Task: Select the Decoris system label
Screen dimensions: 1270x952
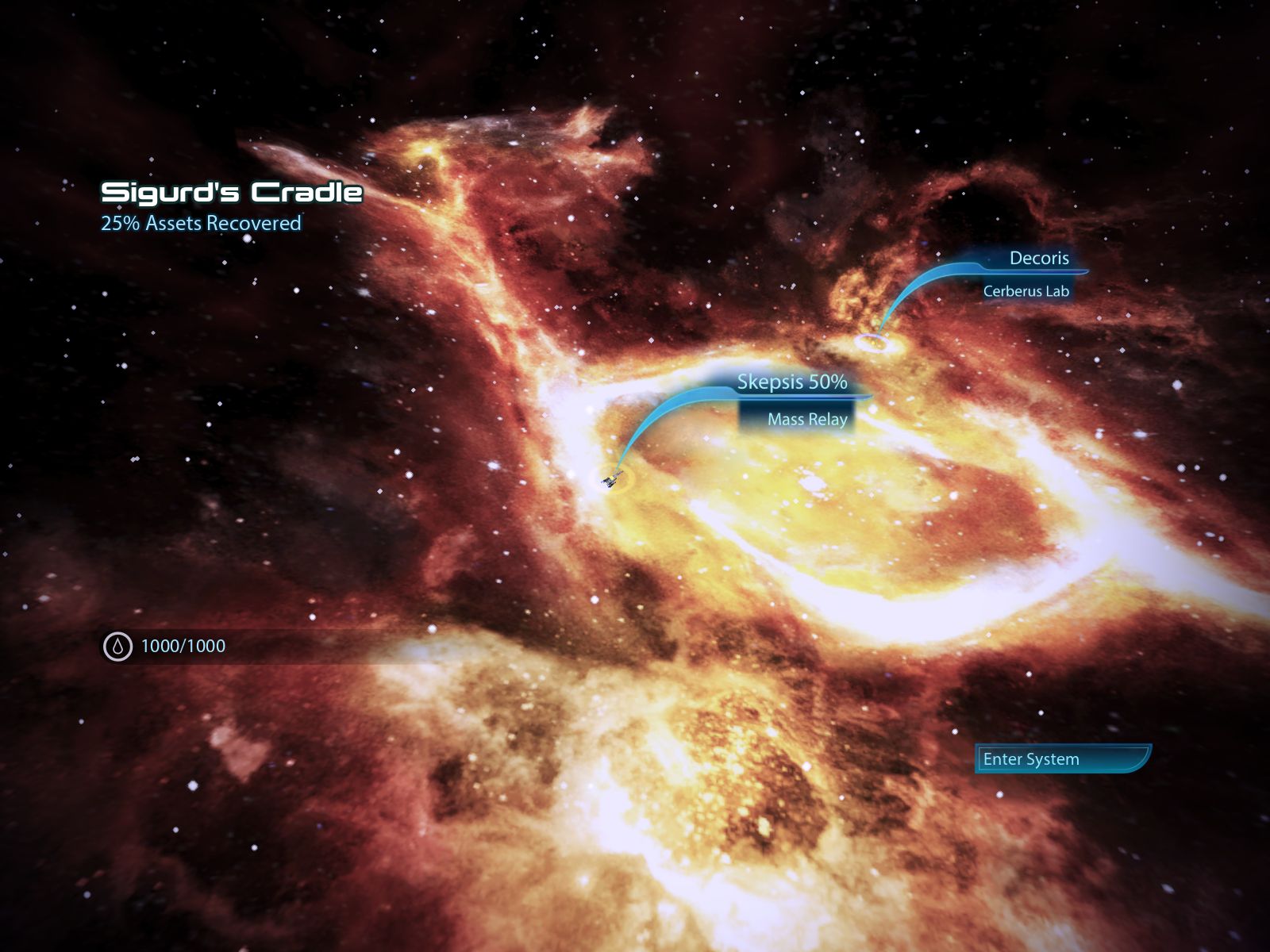Action: click(x=1038, y=259)
